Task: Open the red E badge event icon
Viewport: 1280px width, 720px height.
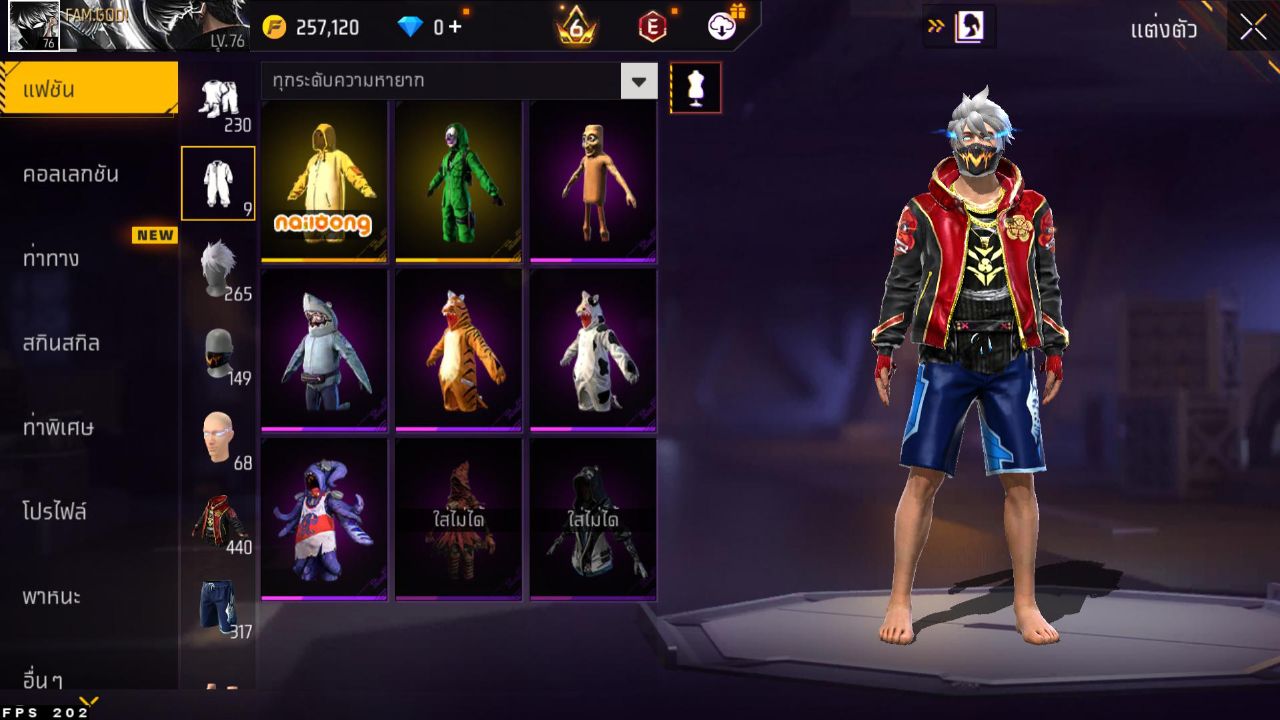Action: pos(651,26)
